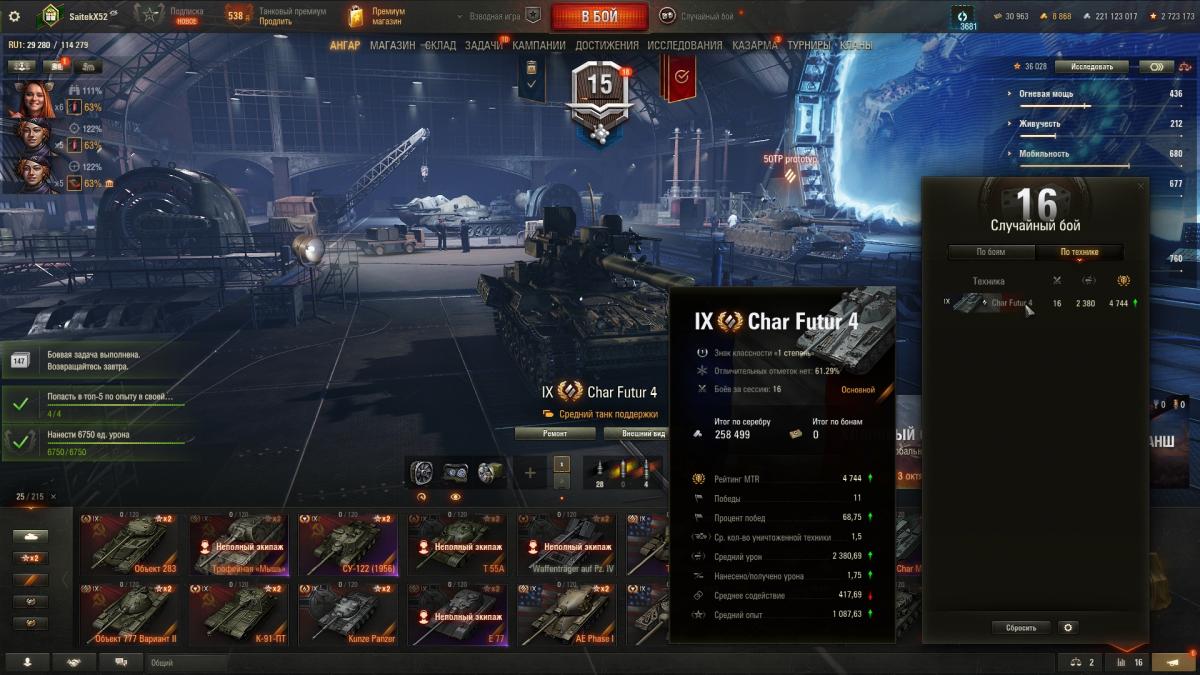This screenshot has width=1200, height=675.
Task: Open the «Премиум магазин»
Action: tap(376, 16)
